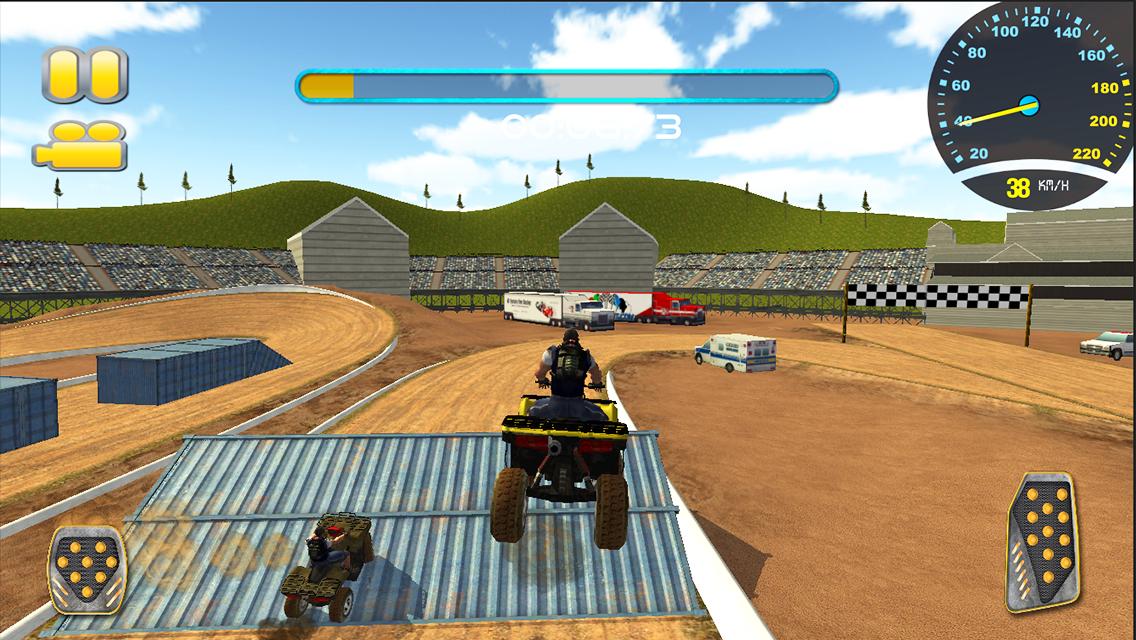Hit the gas accelerator pedal
This screenshot has width=1136, height=640.
click(1043, 541)
